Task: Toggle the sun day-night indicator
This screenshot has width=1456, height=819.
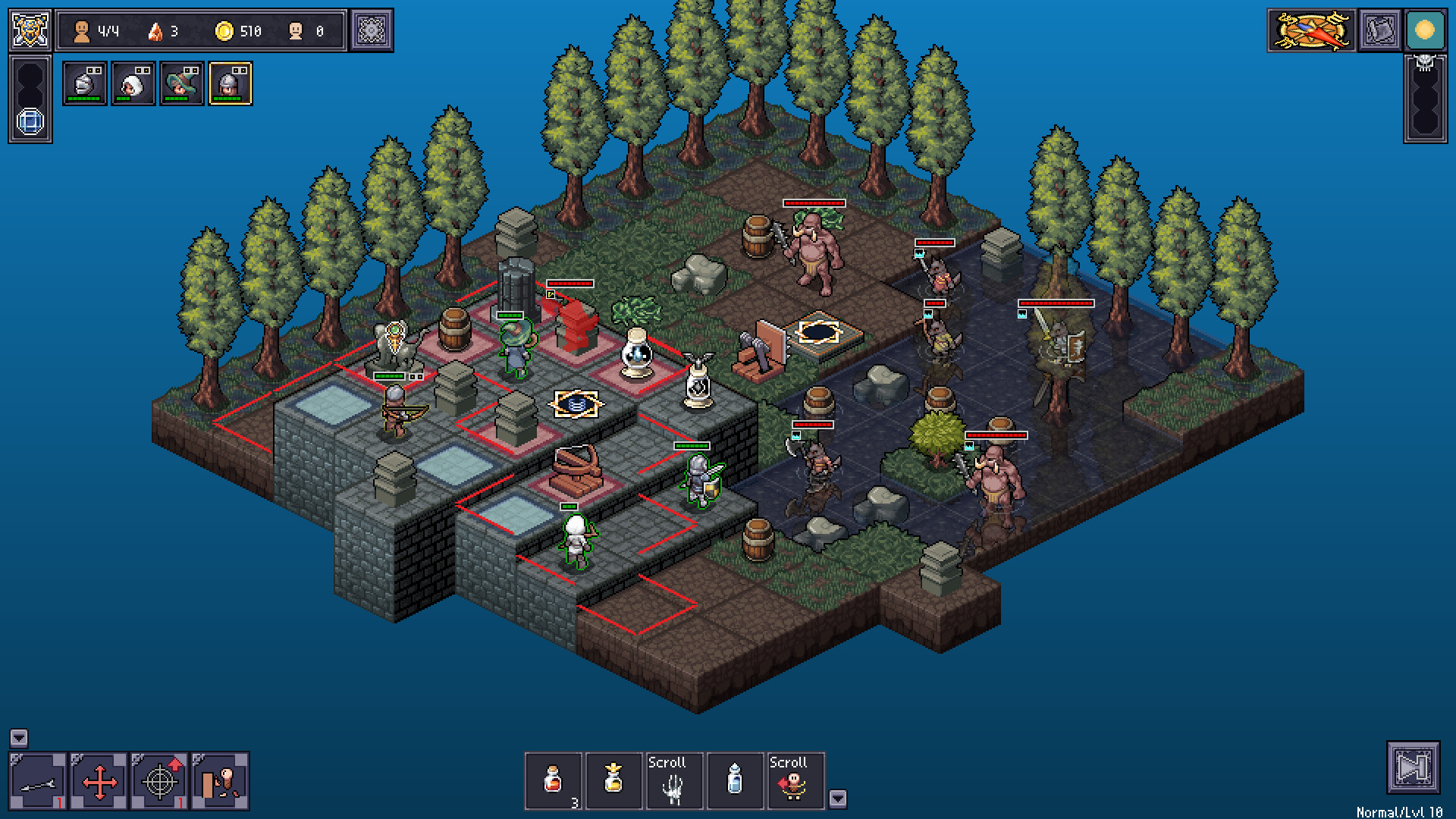Action: point(1423,31)
